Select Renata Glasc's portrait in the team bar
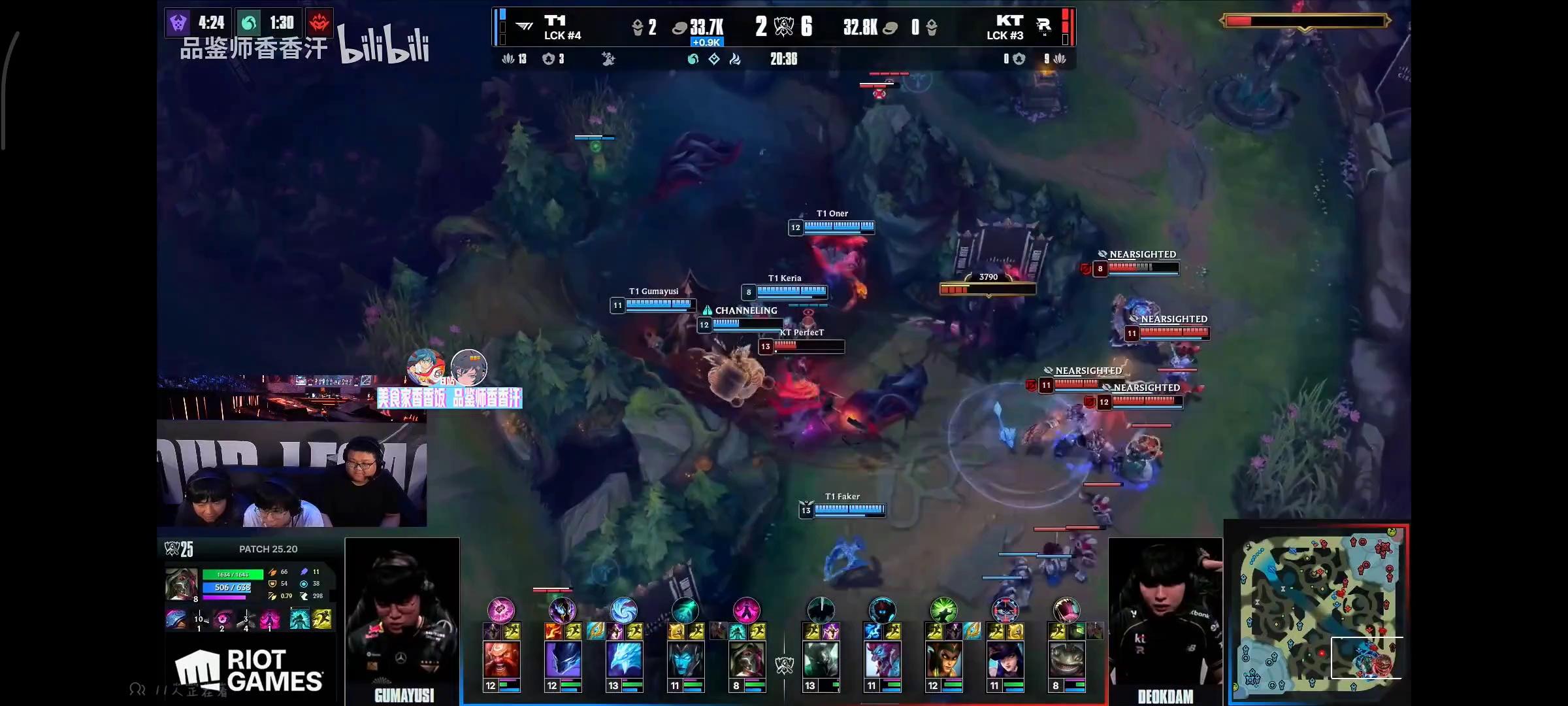The image size is (1568, 706). (x=747, y=660)
